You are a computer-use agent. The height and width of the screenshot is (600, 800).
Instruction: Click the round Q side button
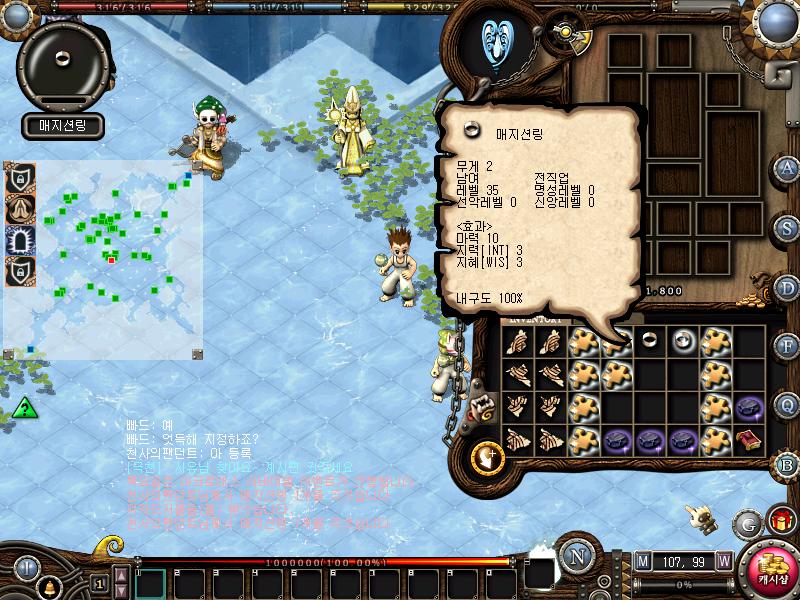(787, 404)
